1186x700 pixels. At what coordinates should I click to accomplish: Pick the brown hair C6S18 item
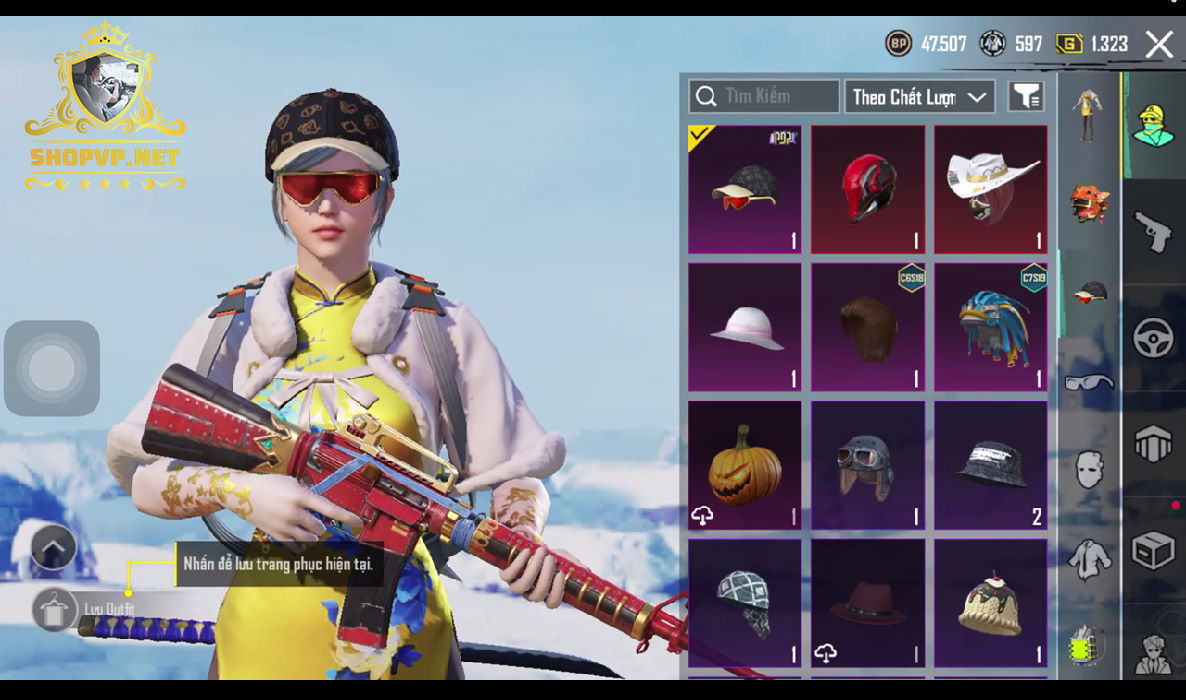(868, 327)
